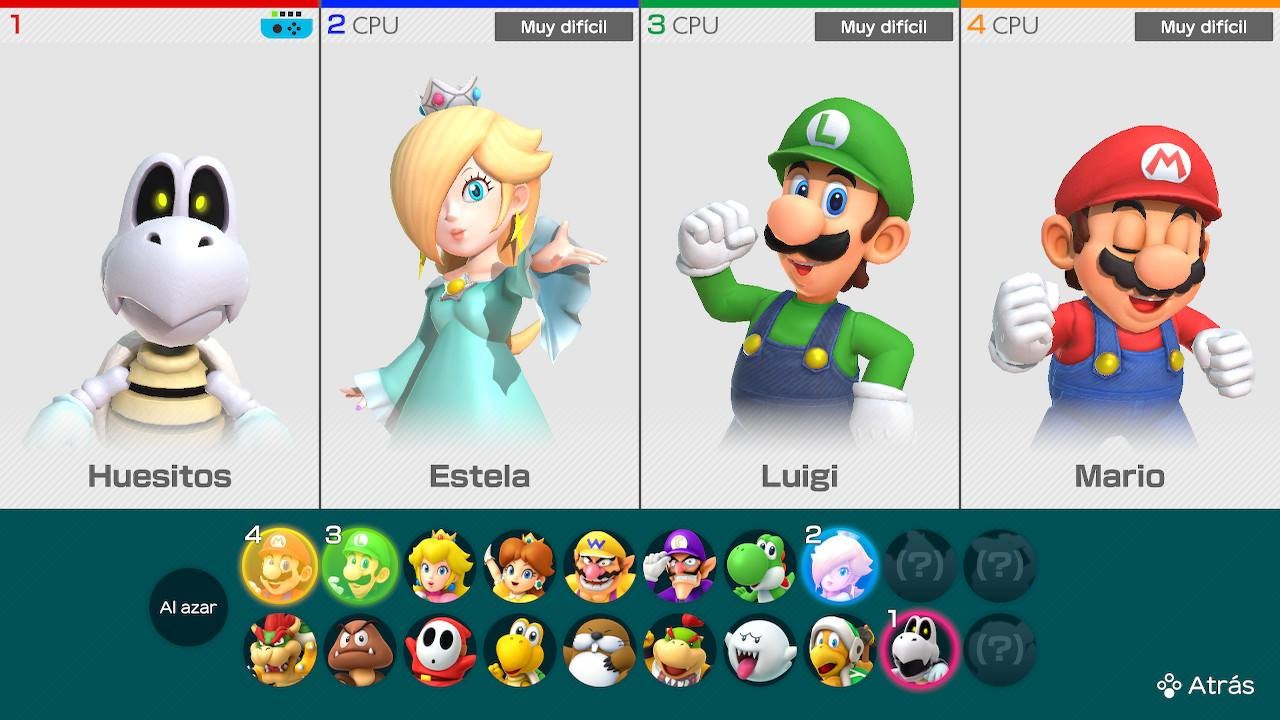Select Luigi's character icon
This screenshot has width=1280, height=720.
[x=358, y=565]
